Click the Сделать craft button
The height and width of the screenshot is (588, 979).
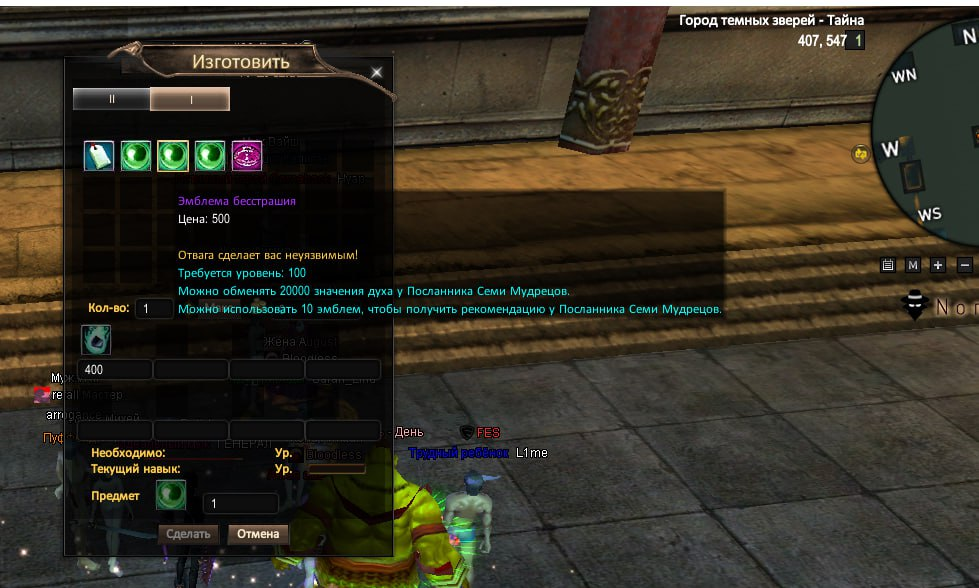(x=189, y=534)
